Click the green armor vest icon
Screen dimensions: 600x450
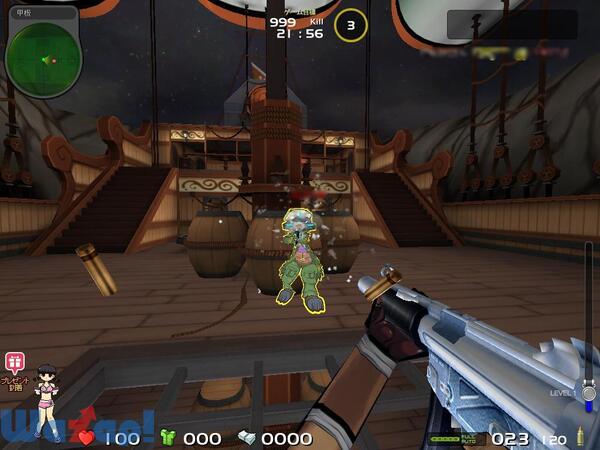coord(168,438)
